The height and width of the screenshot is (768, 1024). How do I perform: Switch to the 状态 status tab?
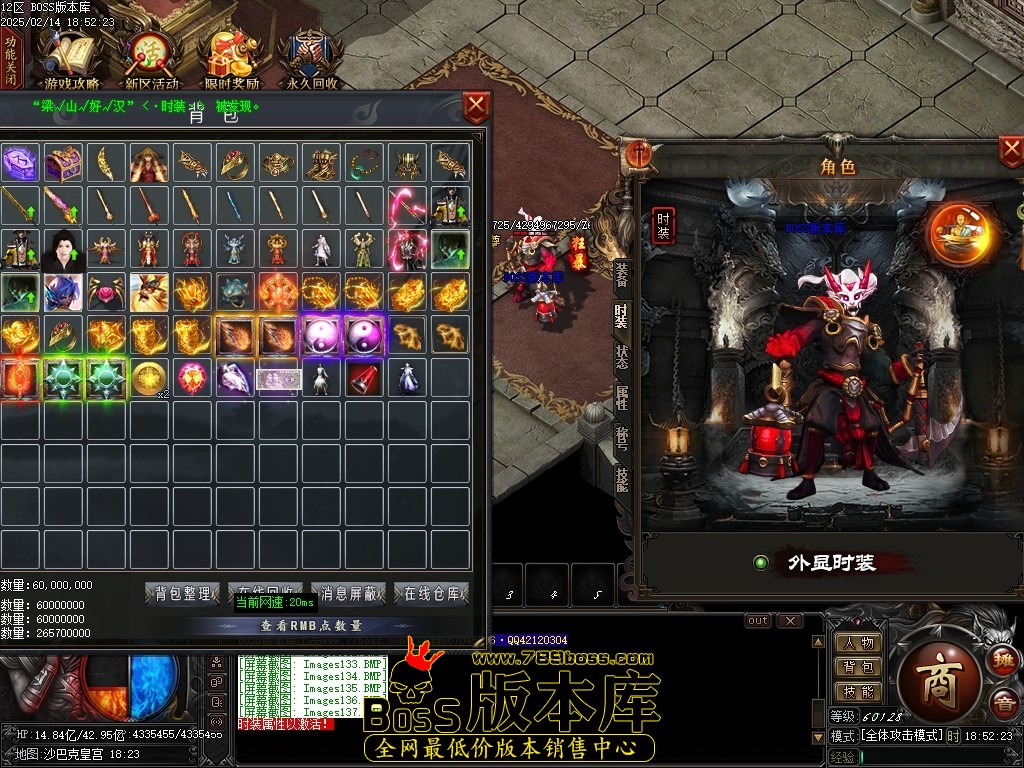click(621, 357)
